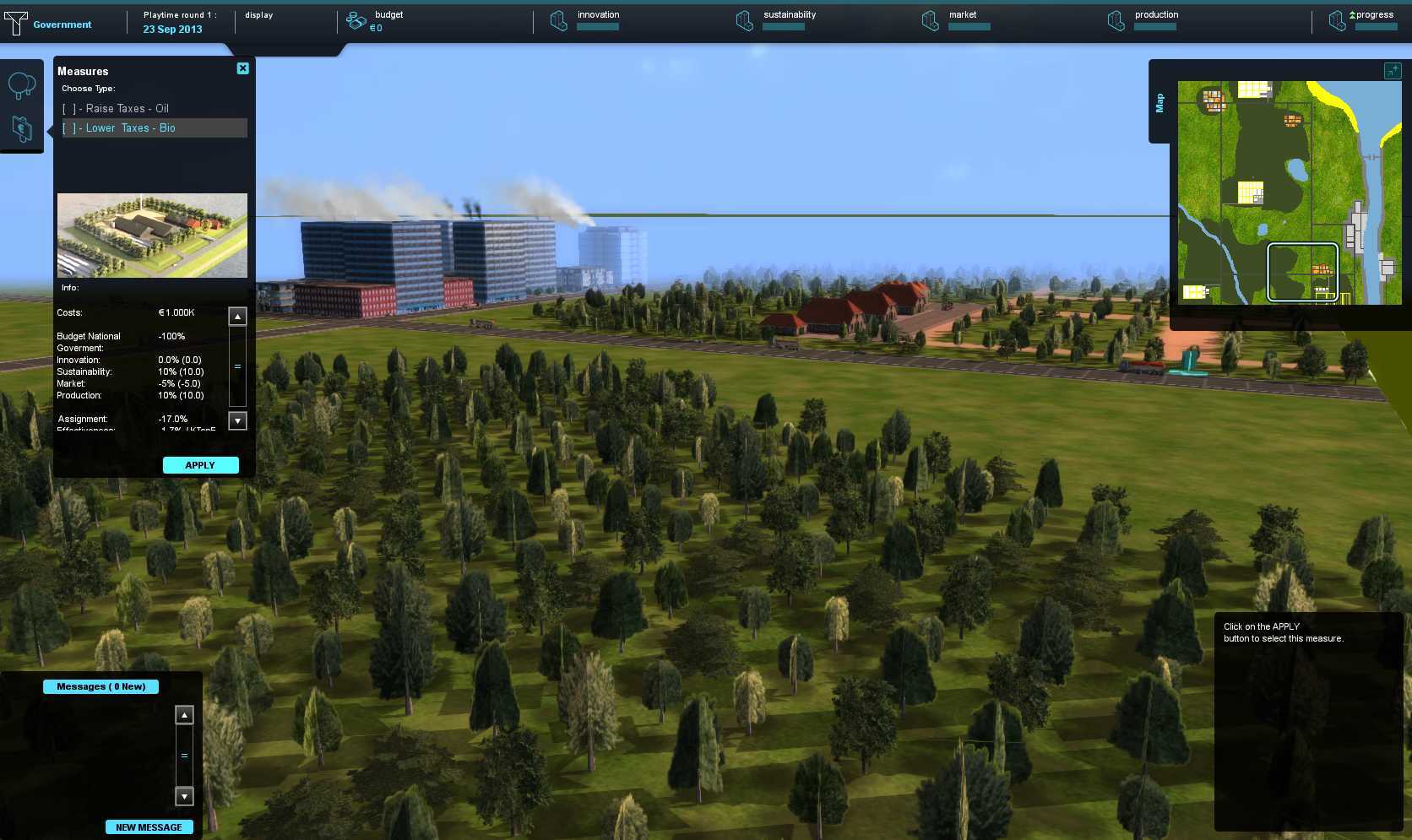The image size is (1412, 840).
Task: Click the messages down arrow button
Action: (184, 796)
